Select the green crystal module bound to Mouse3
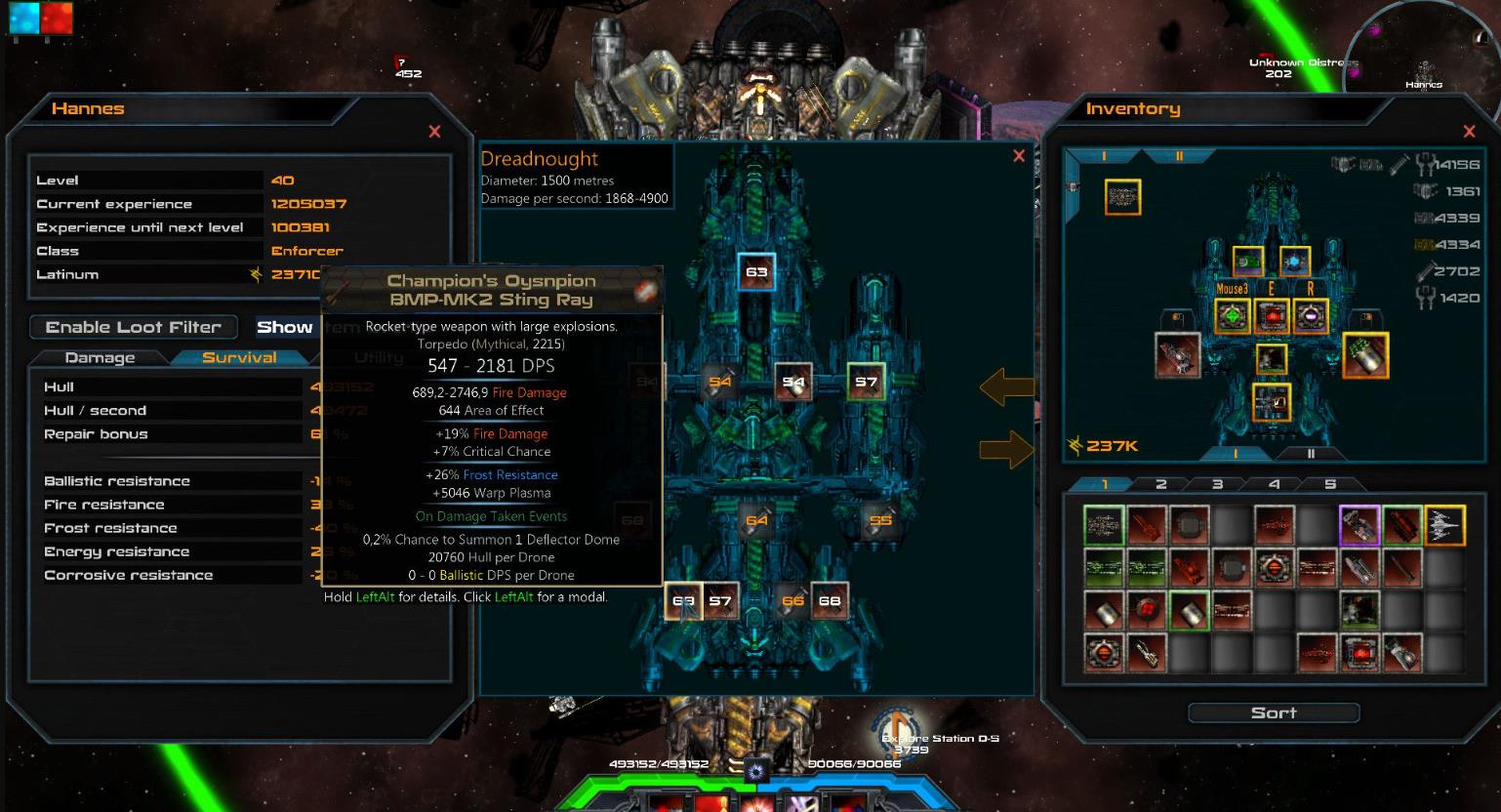The image size is (1501, 812). (1232, 314)
